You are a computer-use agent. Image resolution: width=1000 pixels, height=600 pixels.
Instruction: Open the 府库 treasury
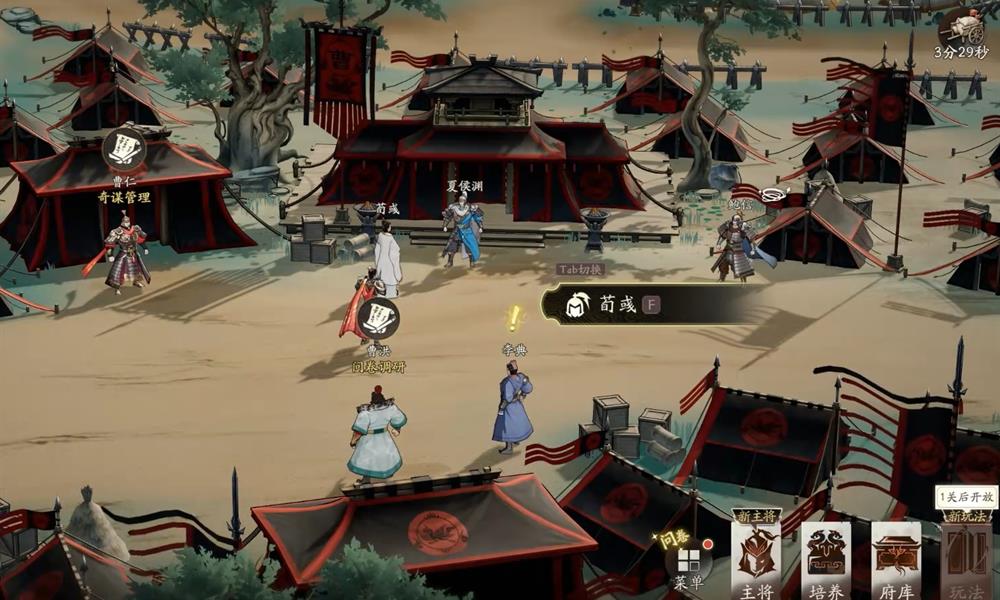point(896,561)
